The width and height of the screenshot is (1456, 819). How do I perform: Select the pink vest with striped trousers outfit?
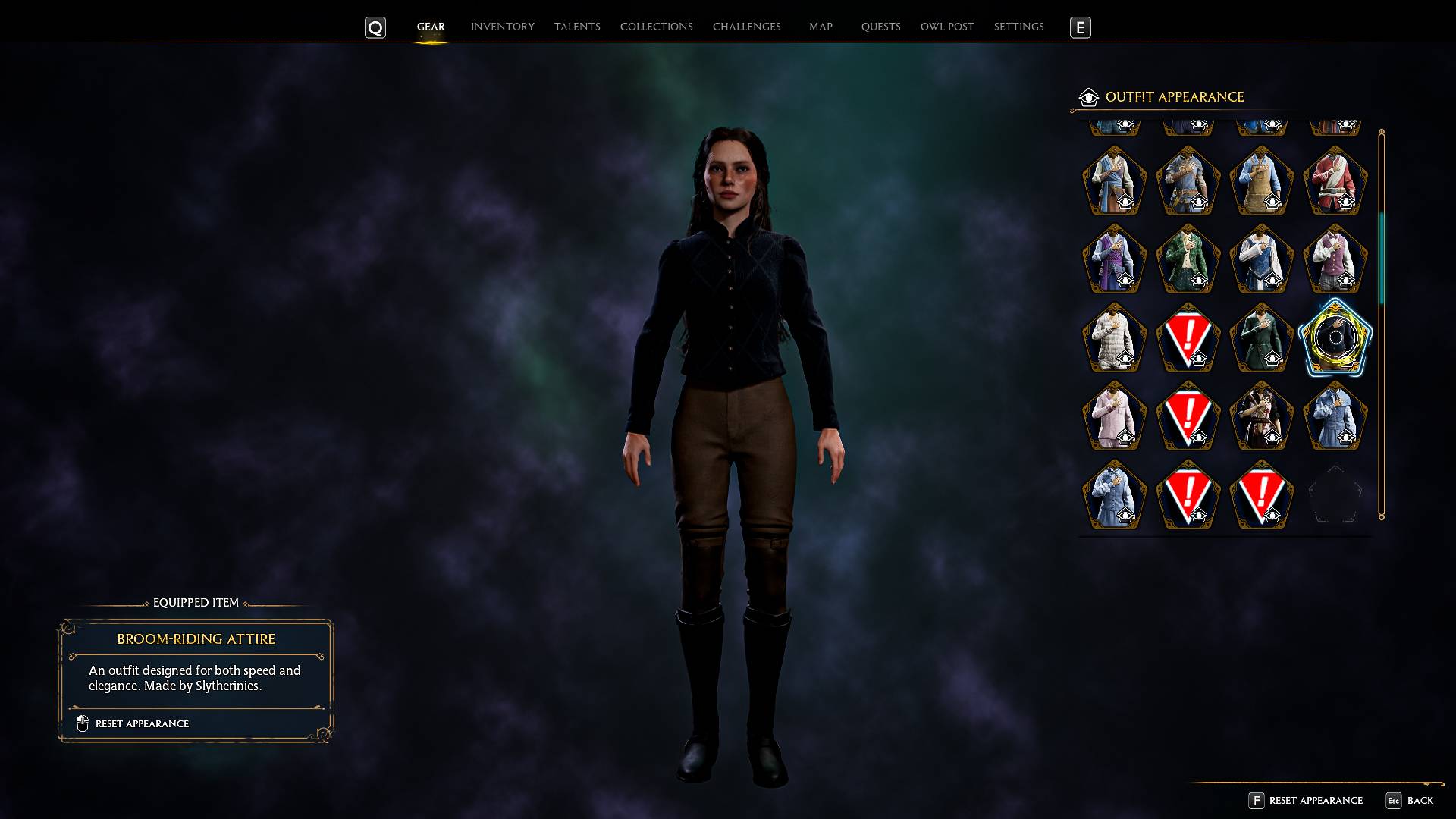[1335, 260]
